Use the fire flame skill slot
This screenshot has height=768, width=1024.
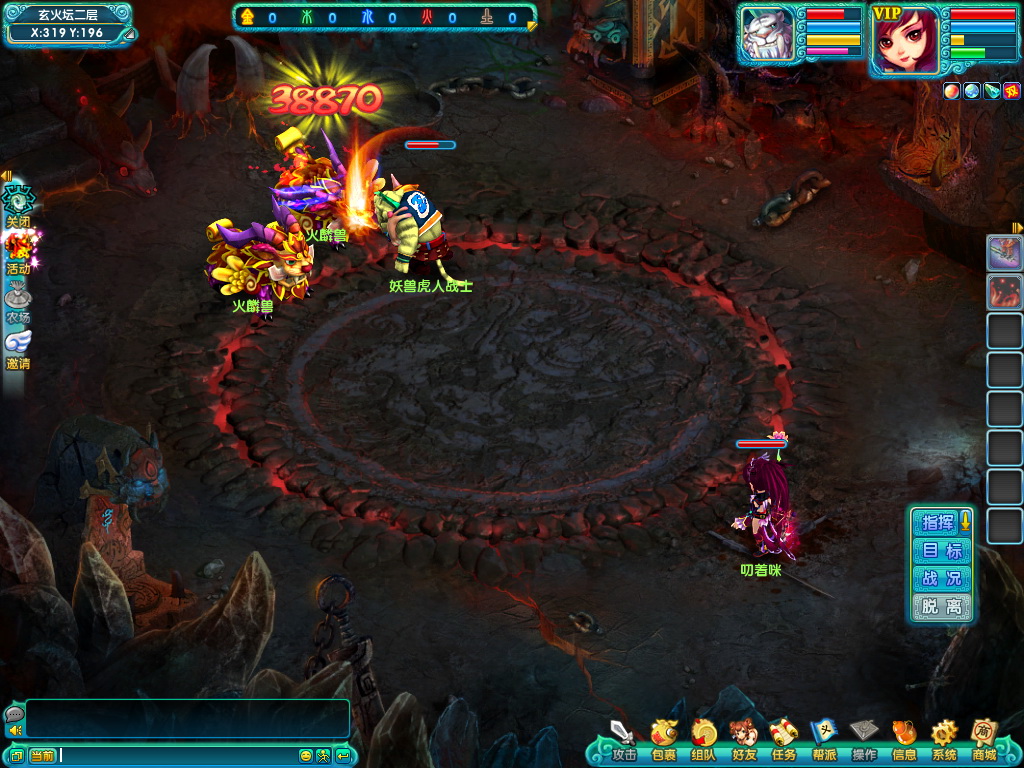[1004, 292]
